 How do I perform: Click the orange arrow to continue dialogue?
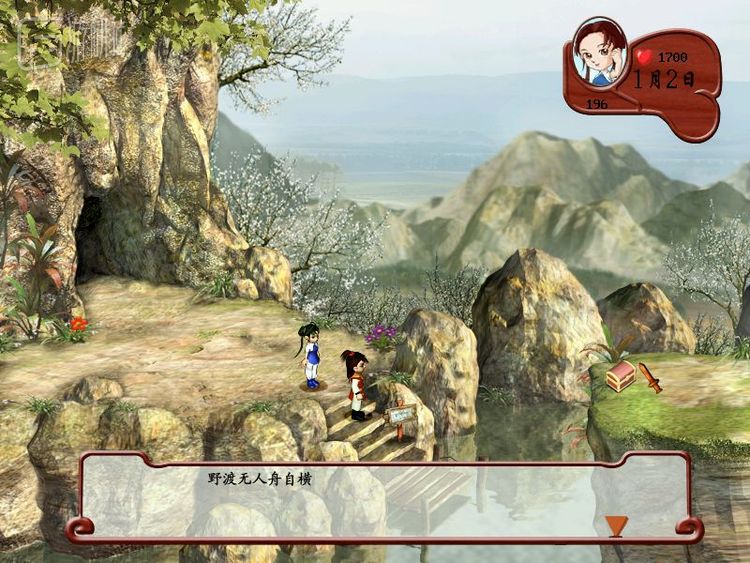pos(615,524)
